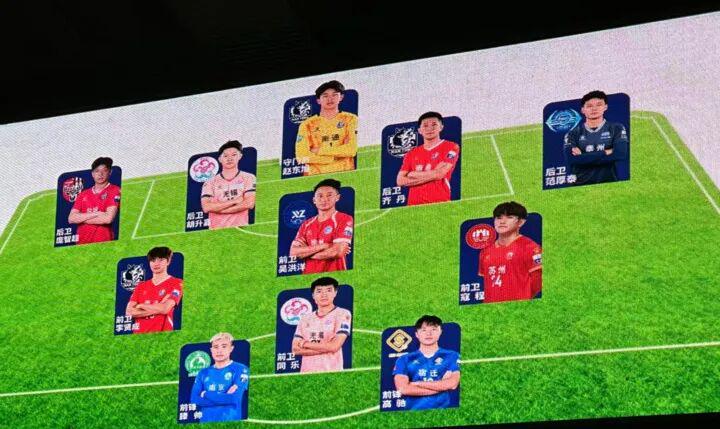This screenshot has height=429, width=720.
Task: Choose defender 乔丹's red-kit card
Action: click(421, 163)
